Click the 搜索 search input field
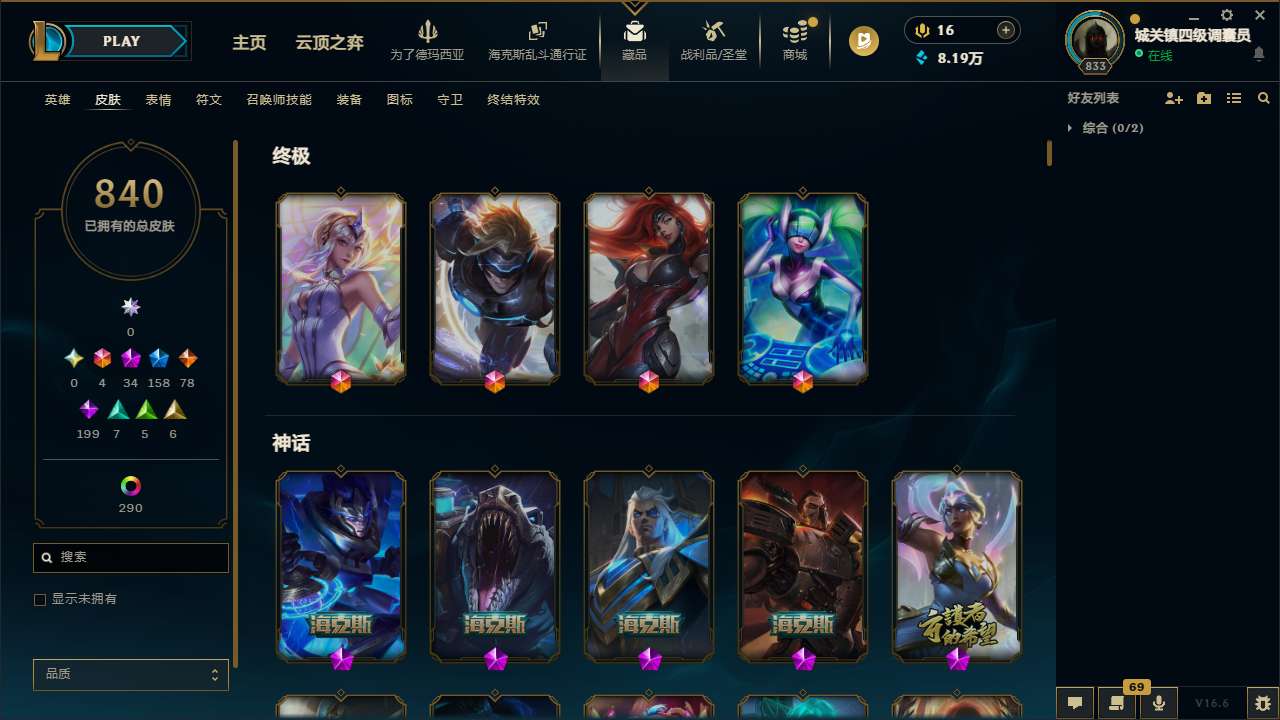 [130, 557]
